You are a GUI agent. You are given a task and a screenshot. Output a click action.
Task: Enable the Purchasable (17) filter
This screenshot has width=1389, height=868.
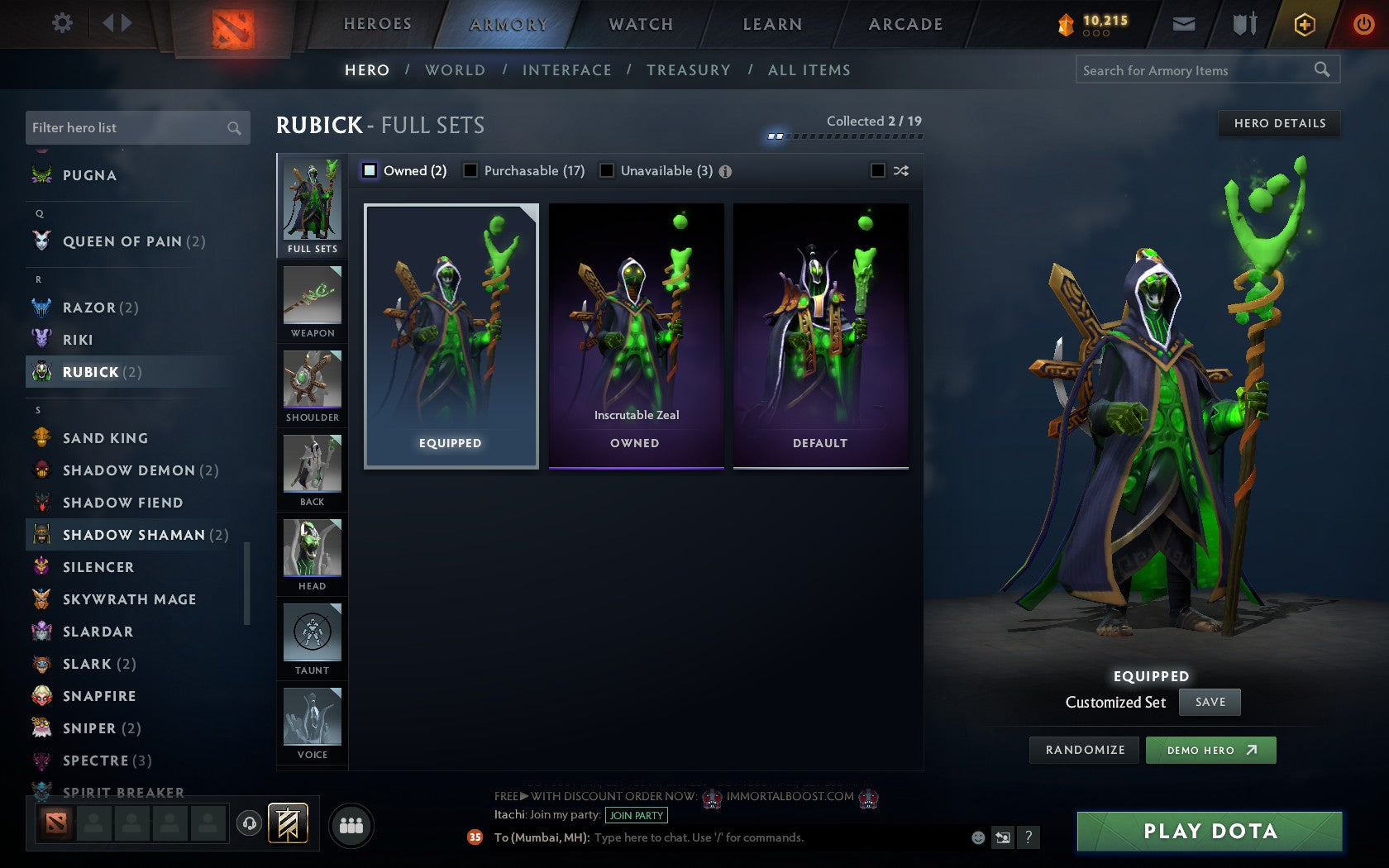[x=471, y=170]
